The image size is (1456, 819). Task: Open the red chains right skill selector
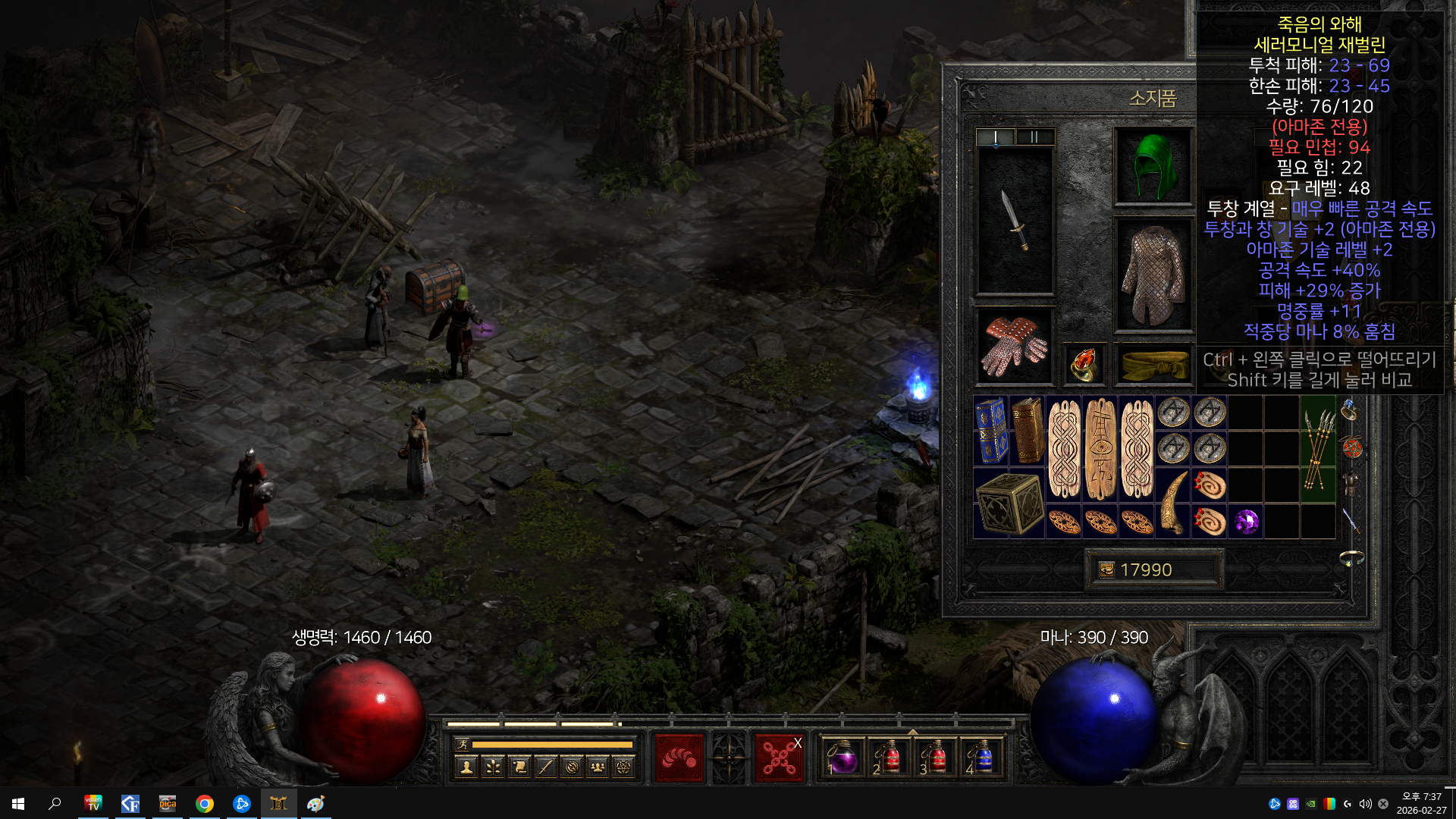(x=779, y=758)
